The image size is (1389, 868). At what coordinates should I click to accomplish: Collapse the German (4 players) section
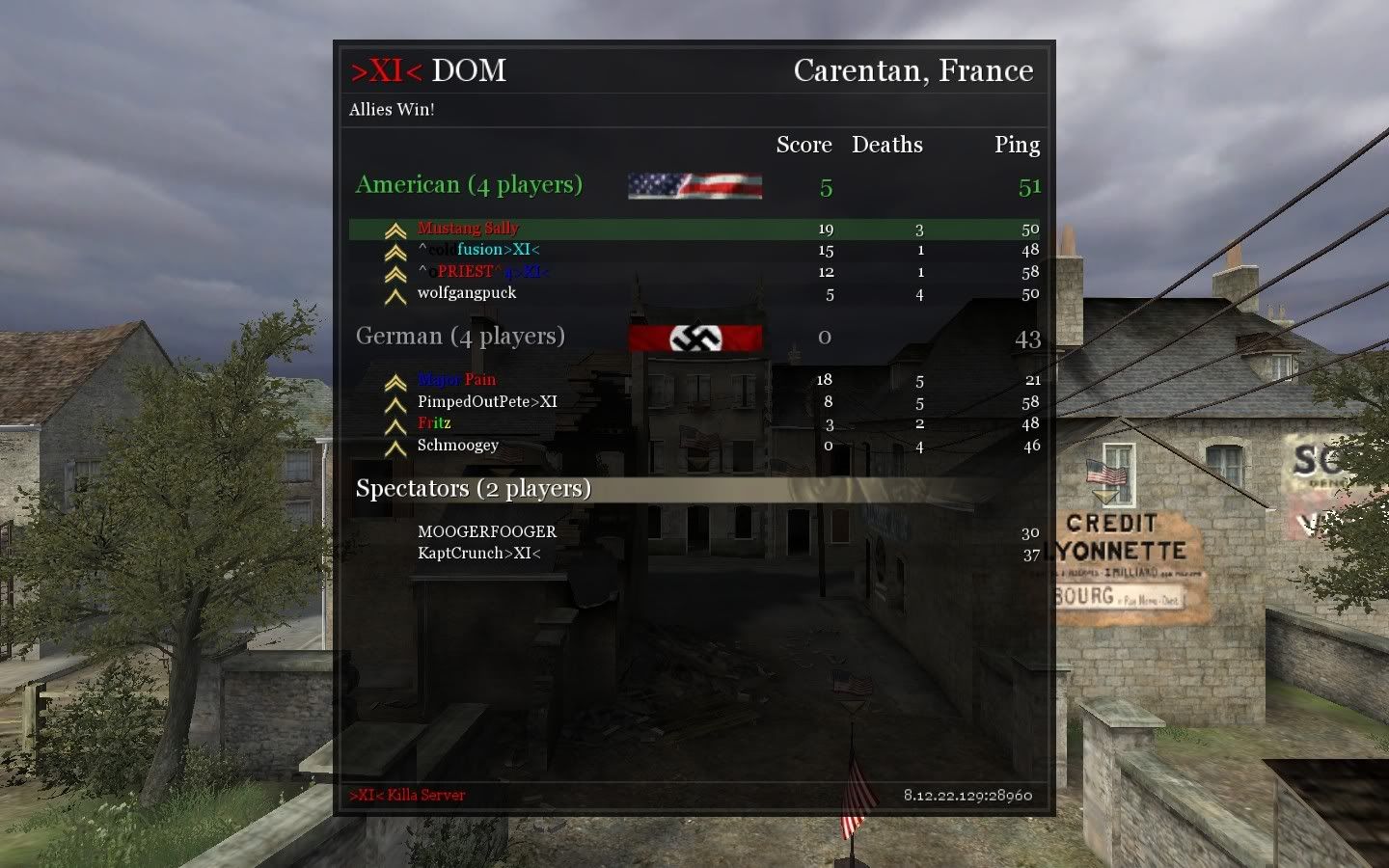pyautogui.click(x=460, y=336)
